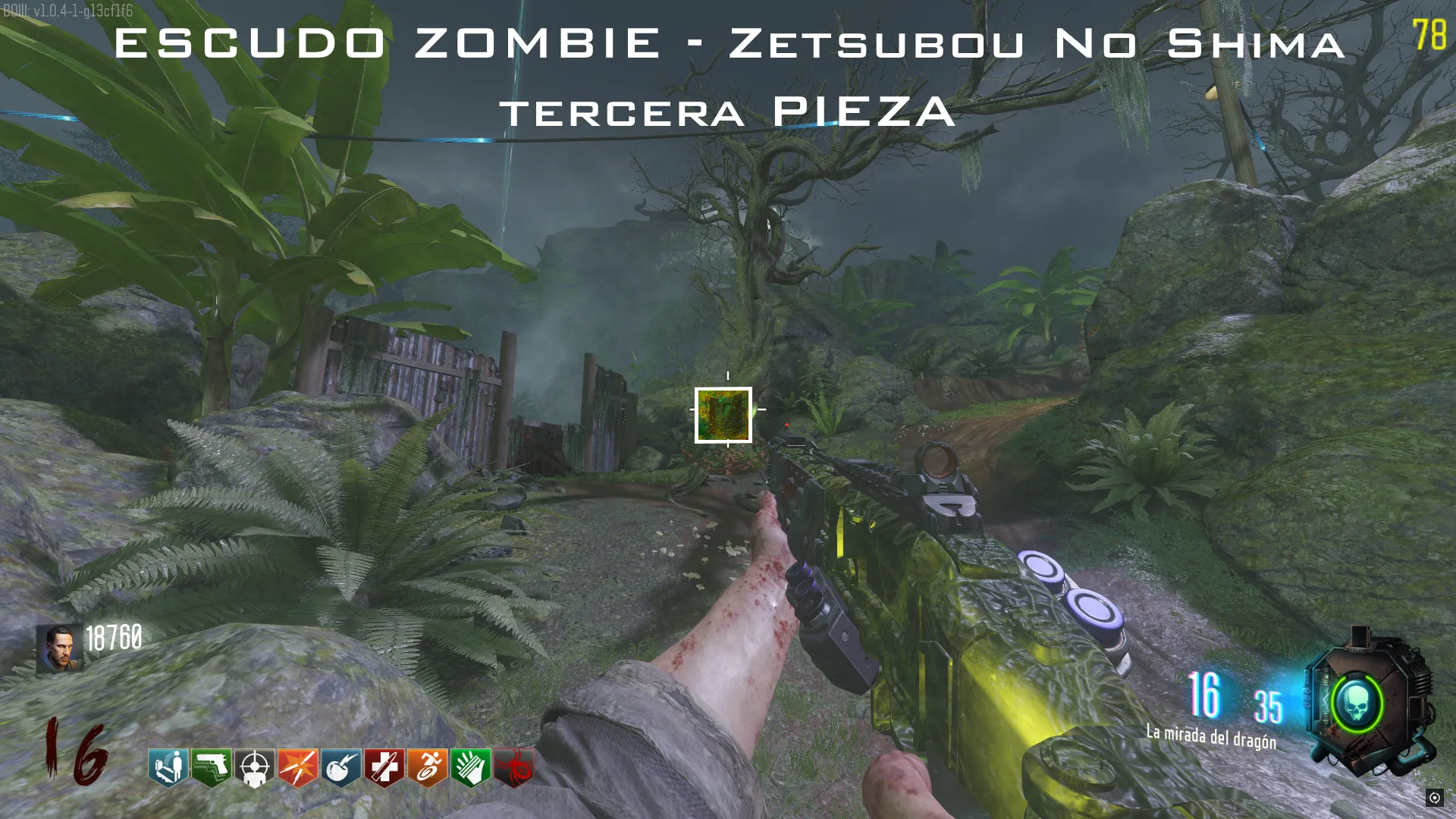Click the small target overlay icon in corner
This screenshot has width=1456, height=819.
click(x=1434, y=798)
